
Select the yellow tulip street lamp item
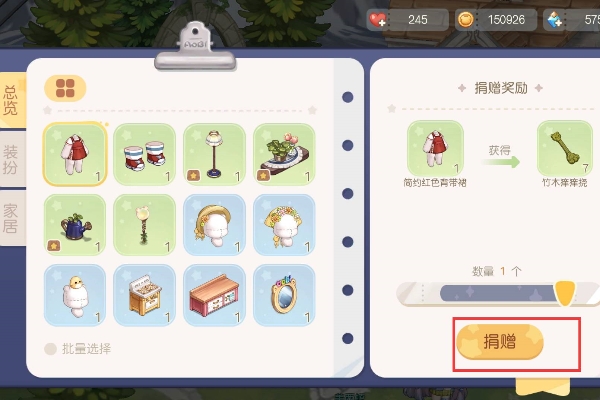144,224
